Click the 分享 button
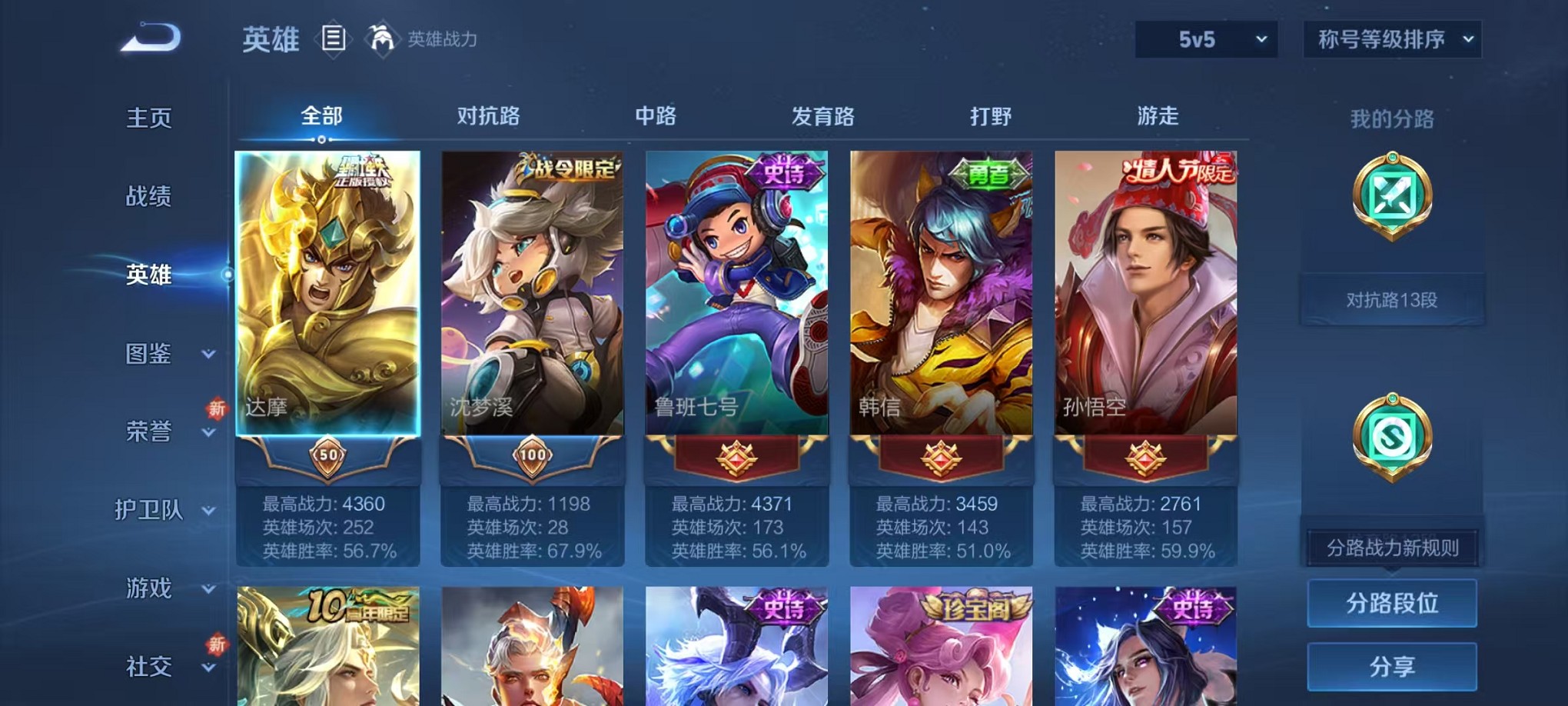Image resolution: width=1568 pixels, height=706 pixels. coord(1391,666)
